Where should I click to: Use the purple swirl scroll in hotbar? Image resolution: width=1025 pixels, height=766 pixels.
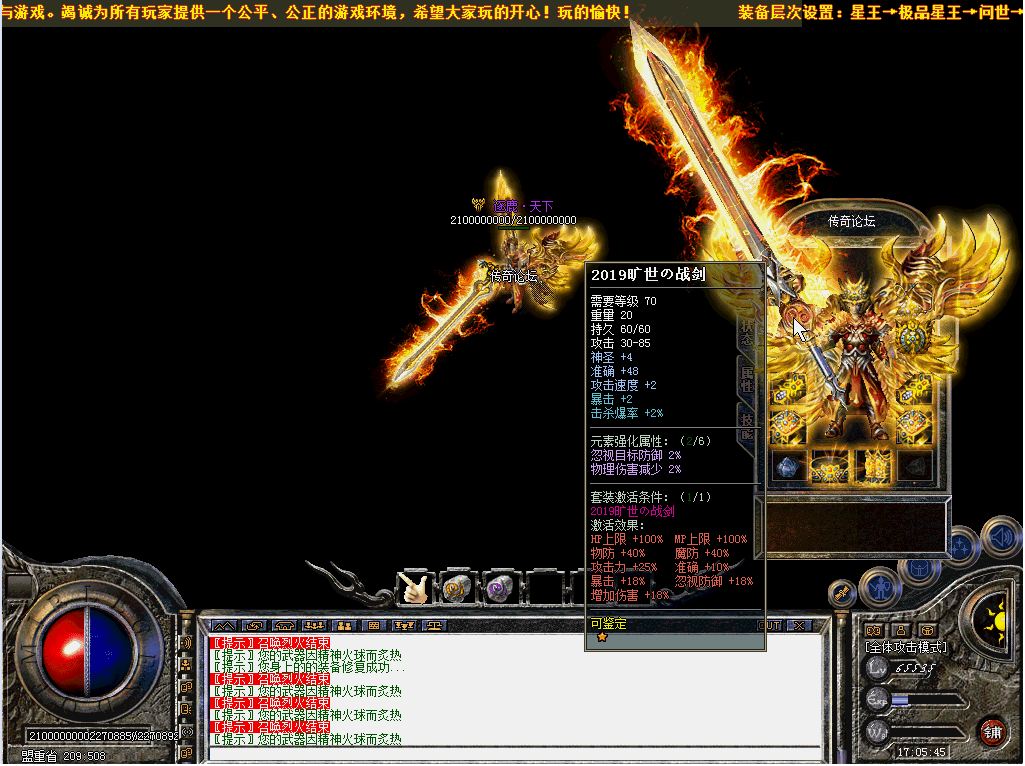[499, 588]
